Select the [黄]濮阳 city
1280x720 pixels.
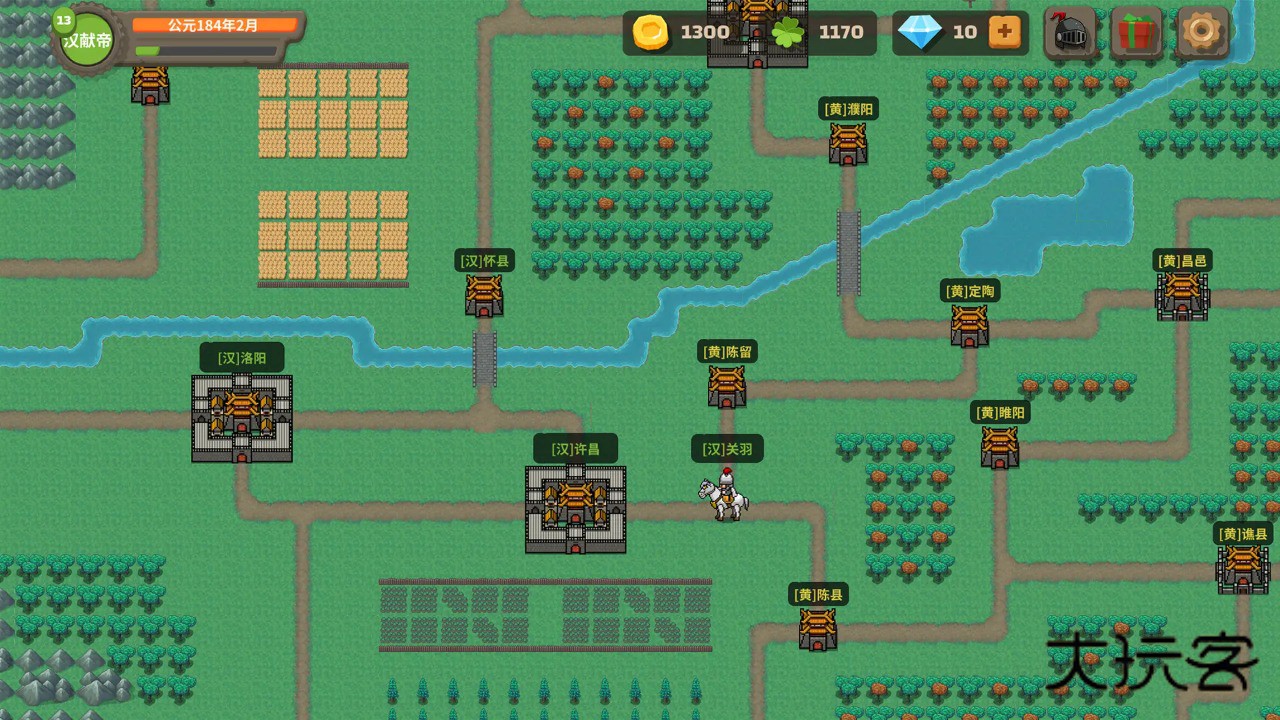pyautogui.click(x=846, y=142)
